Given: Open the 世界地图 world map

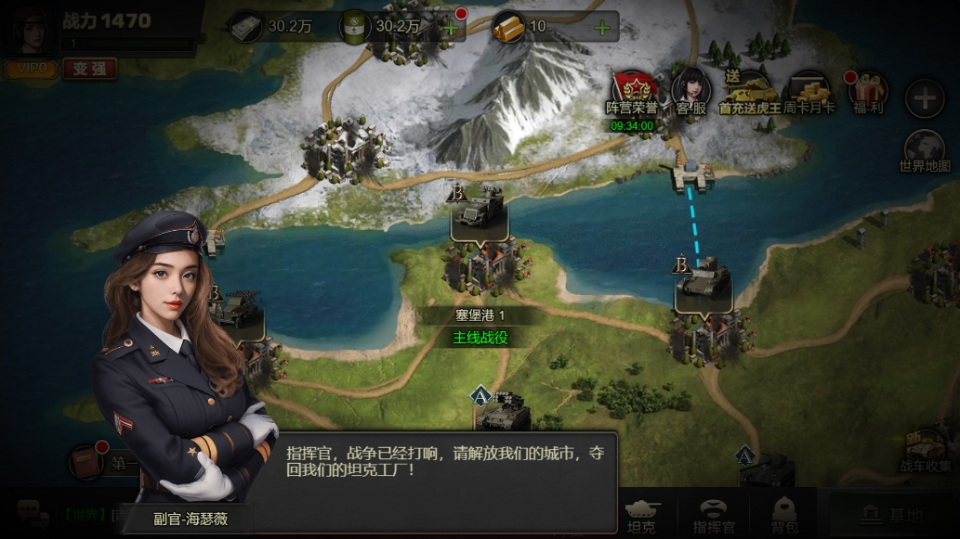Looking at the screenshot, I should pos(925,150).
